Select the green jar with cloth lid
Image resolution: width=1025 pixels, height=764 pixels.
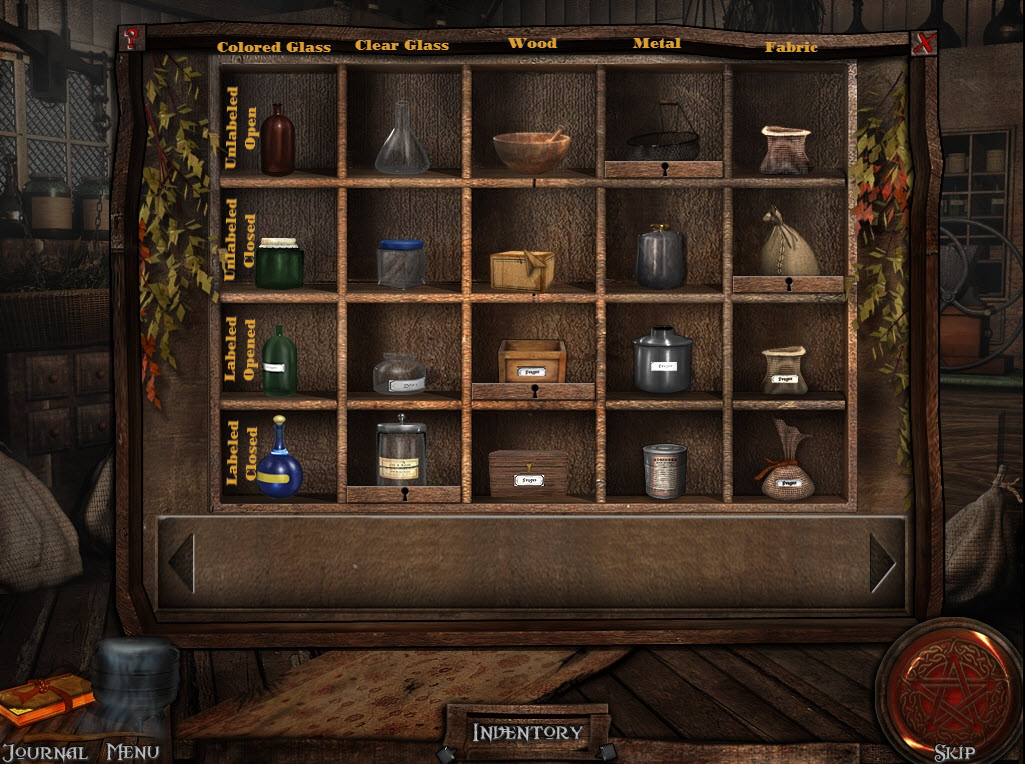click(x=279, y=264)
